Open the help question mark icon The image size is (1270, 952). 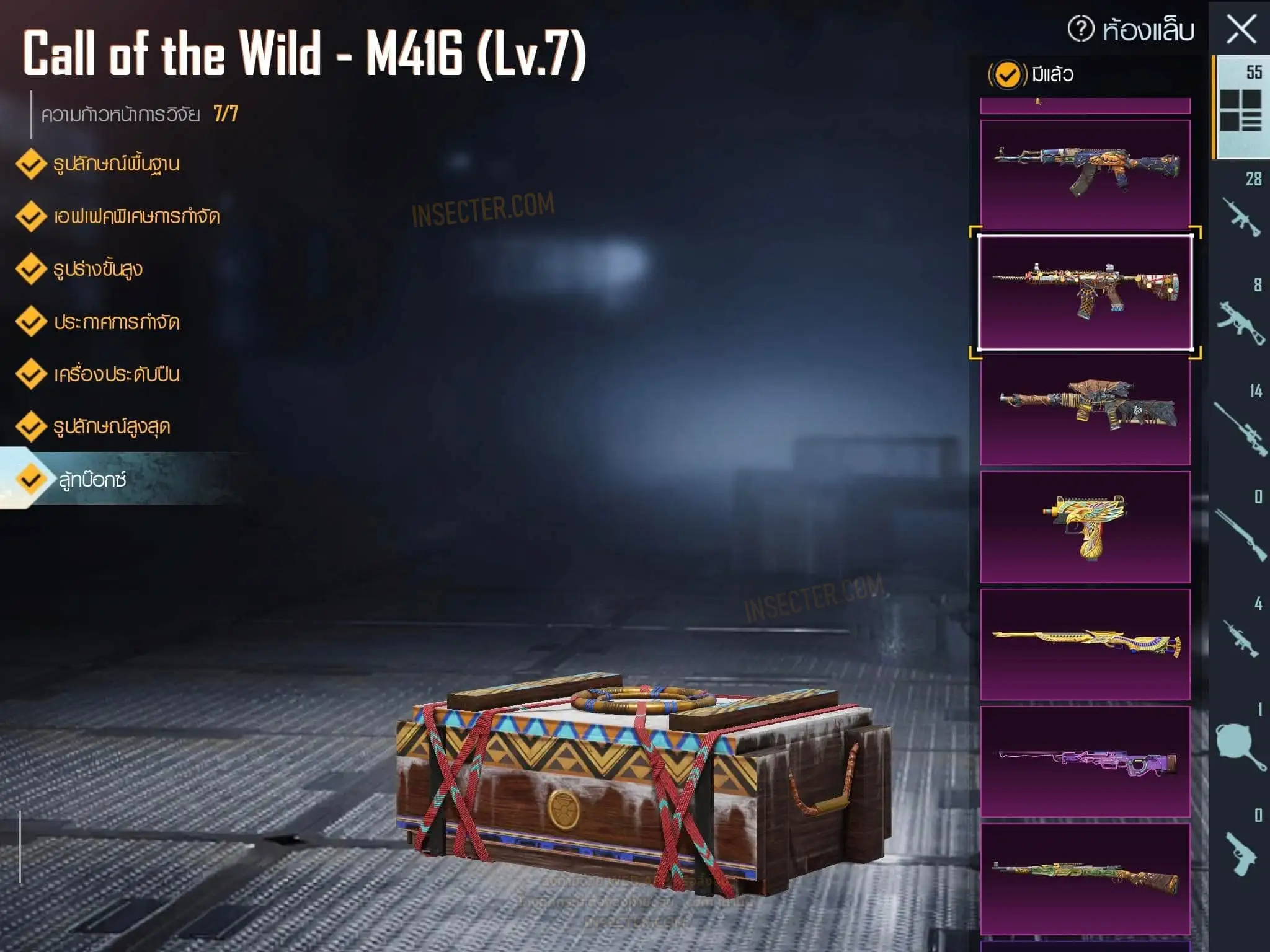click(x=1081, y=29)
